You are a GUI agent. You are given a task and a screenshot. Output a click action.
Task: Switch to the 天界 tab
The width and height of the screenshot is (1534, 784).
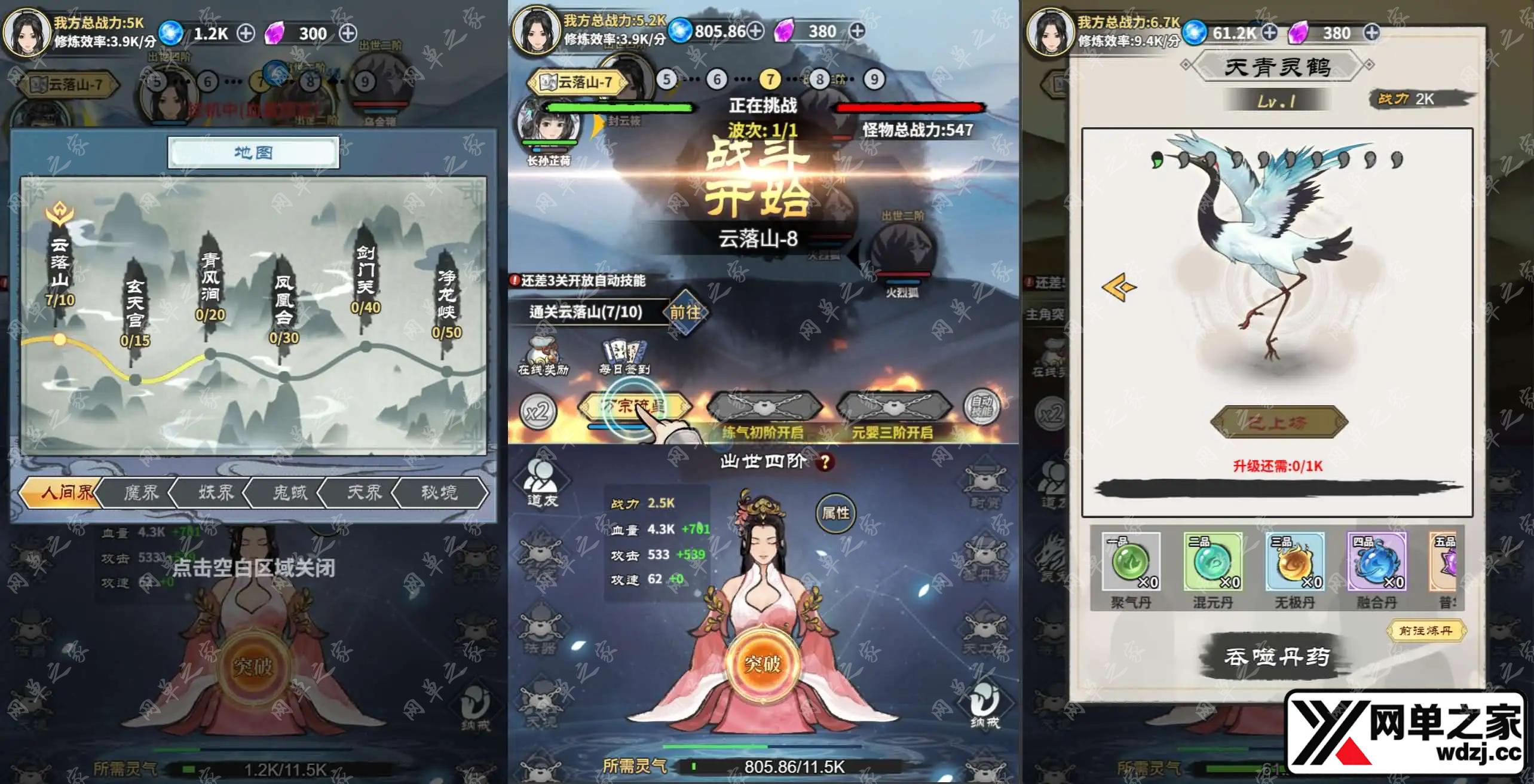pyautogui.click(x=364, y=492)
